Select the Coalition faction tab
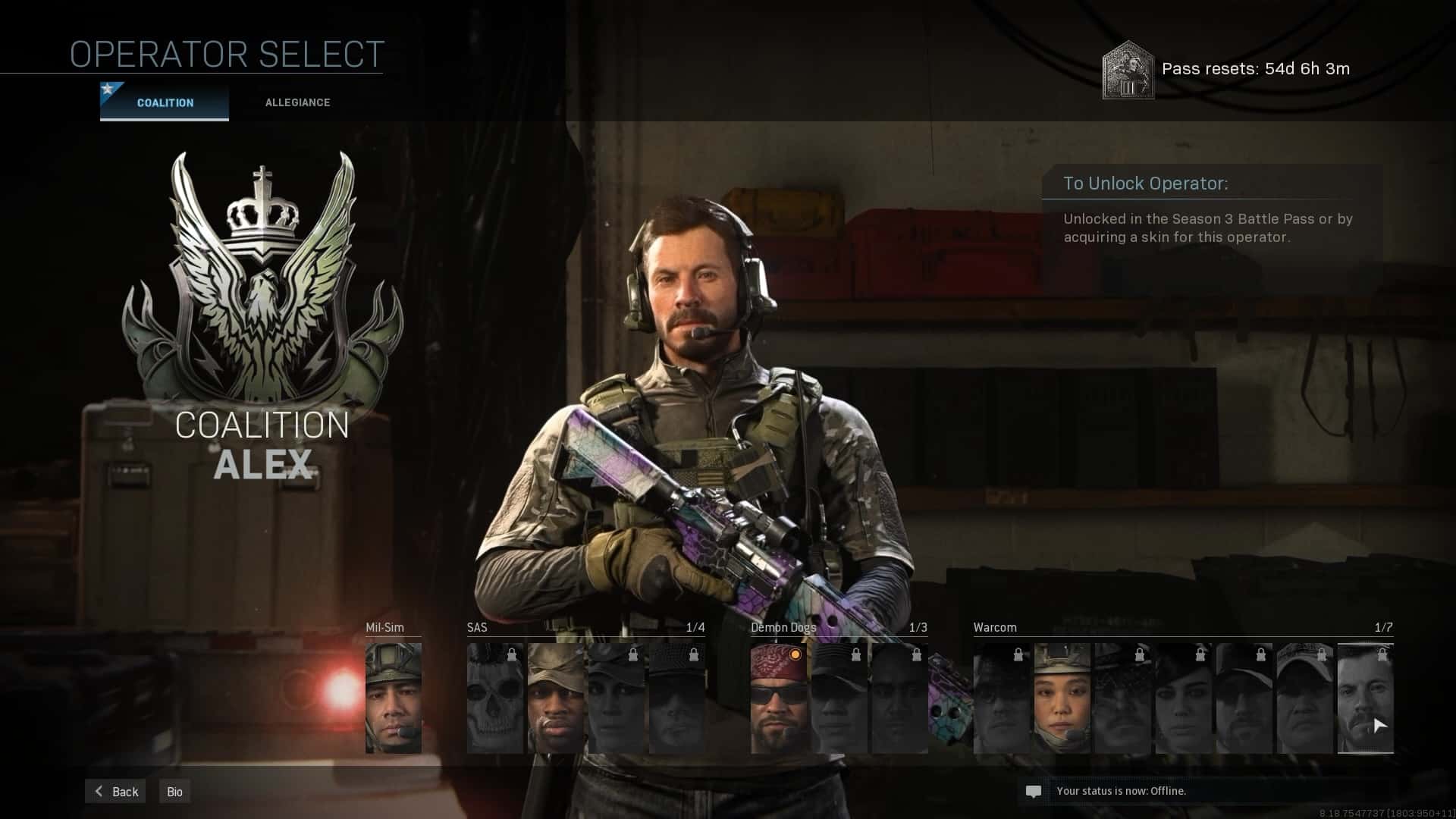Viewport: 1456px width, 819px height. coord(165,102)
